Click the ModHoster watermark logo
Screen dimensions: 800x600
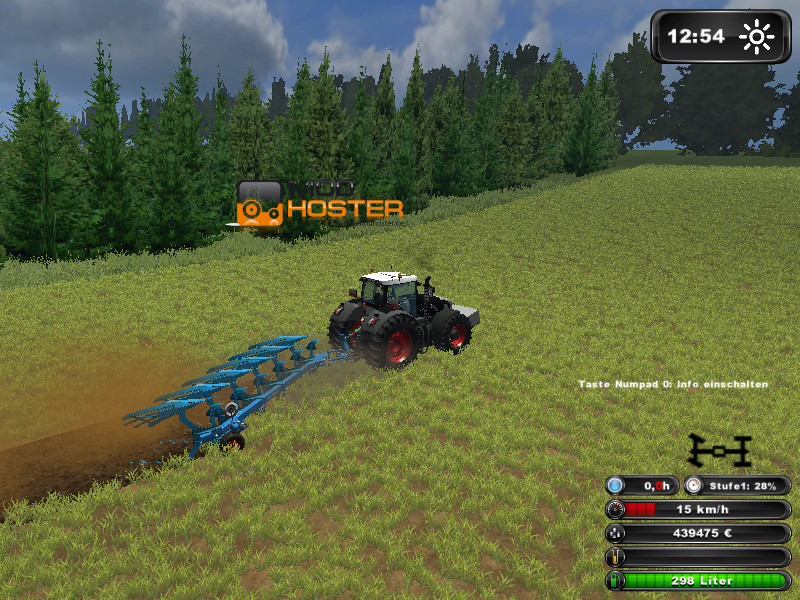pyautogui.click(x=320, y=203)
